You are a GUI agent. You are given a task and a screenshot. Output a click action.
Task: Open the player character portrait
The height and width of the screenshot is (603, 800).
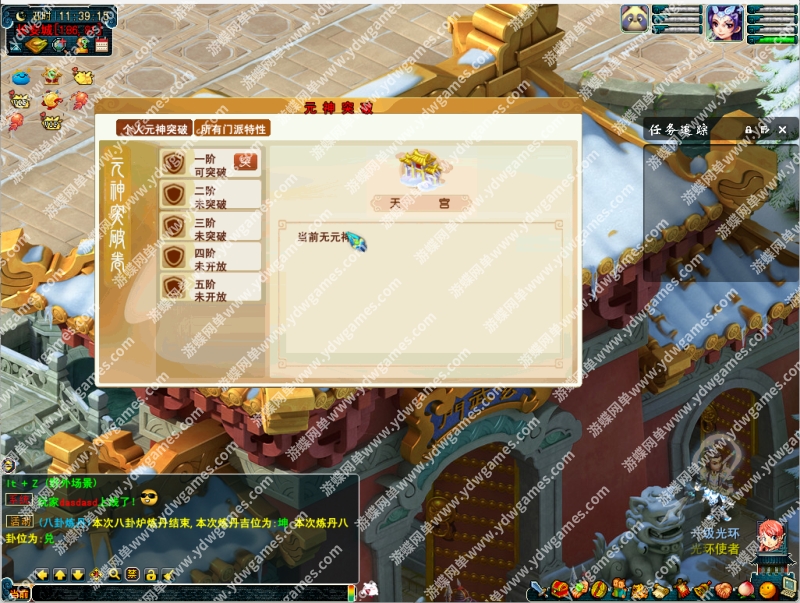point(724,21)
